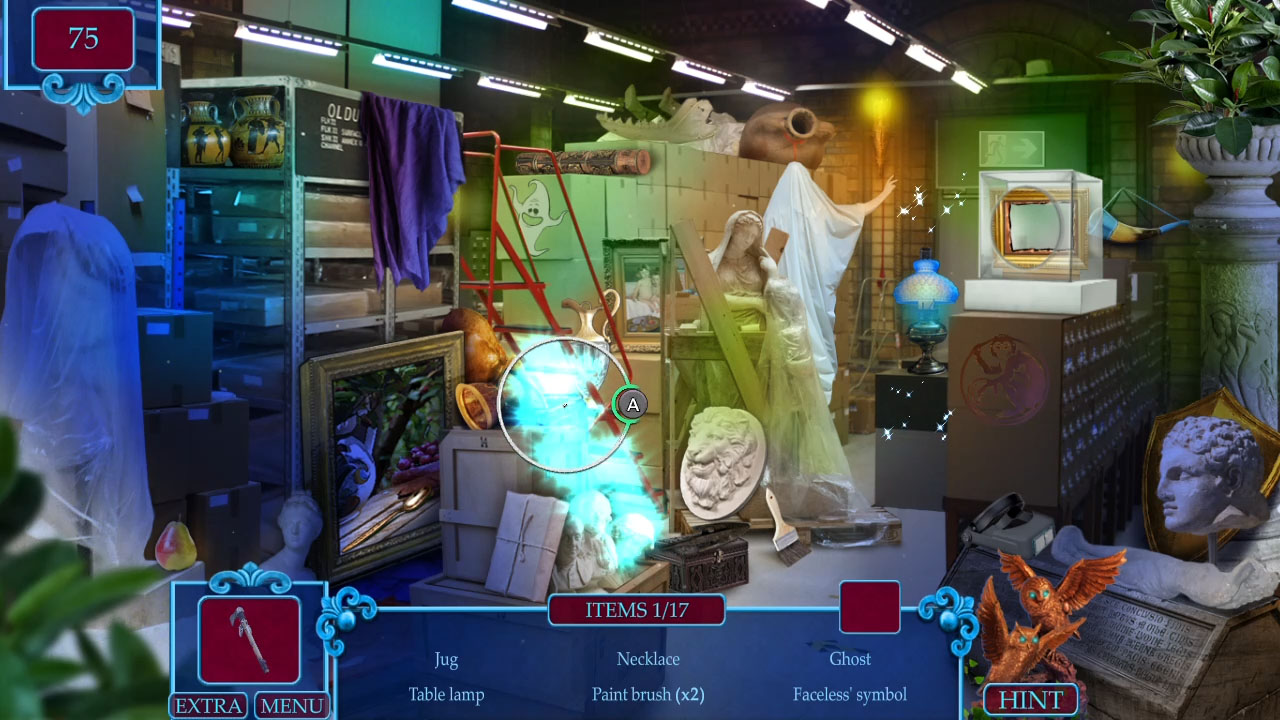Screen dimensions: 1280x720
Task: Select "Necklace" in the item list
Action: click(648, 660)
